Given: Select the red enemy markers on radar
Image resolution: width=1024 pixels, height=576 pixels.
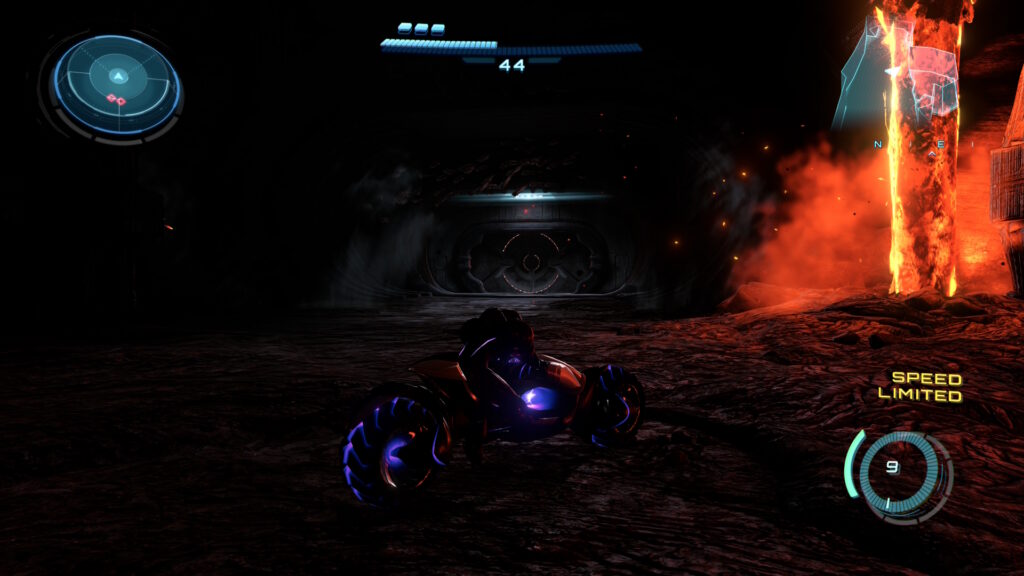Looking at the screenshot, I should [115, 100].
